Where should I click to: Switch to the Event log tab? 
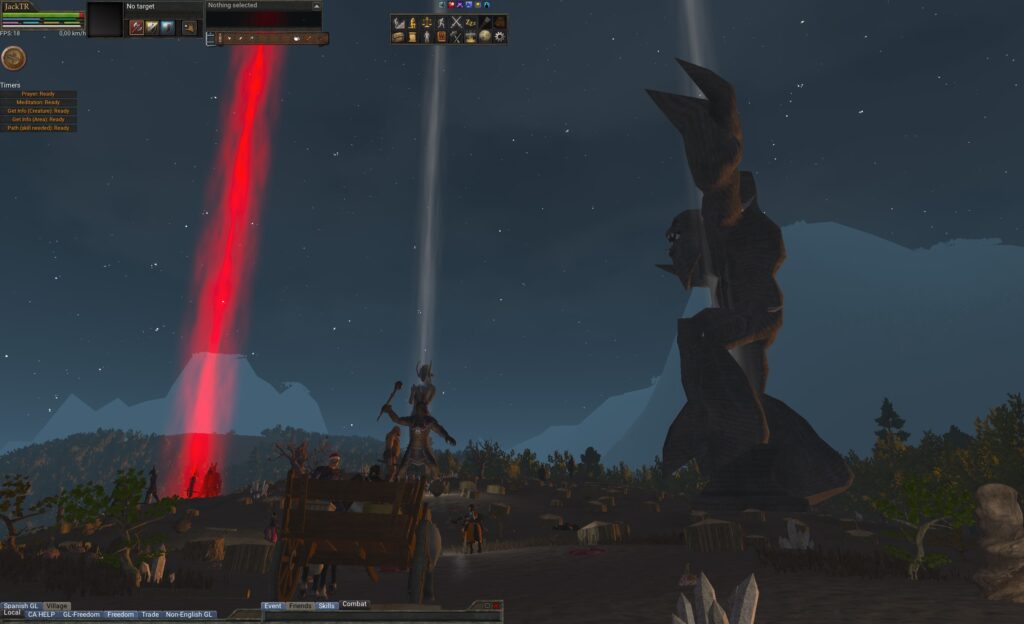pyautogui.click(x=272, y=606)
